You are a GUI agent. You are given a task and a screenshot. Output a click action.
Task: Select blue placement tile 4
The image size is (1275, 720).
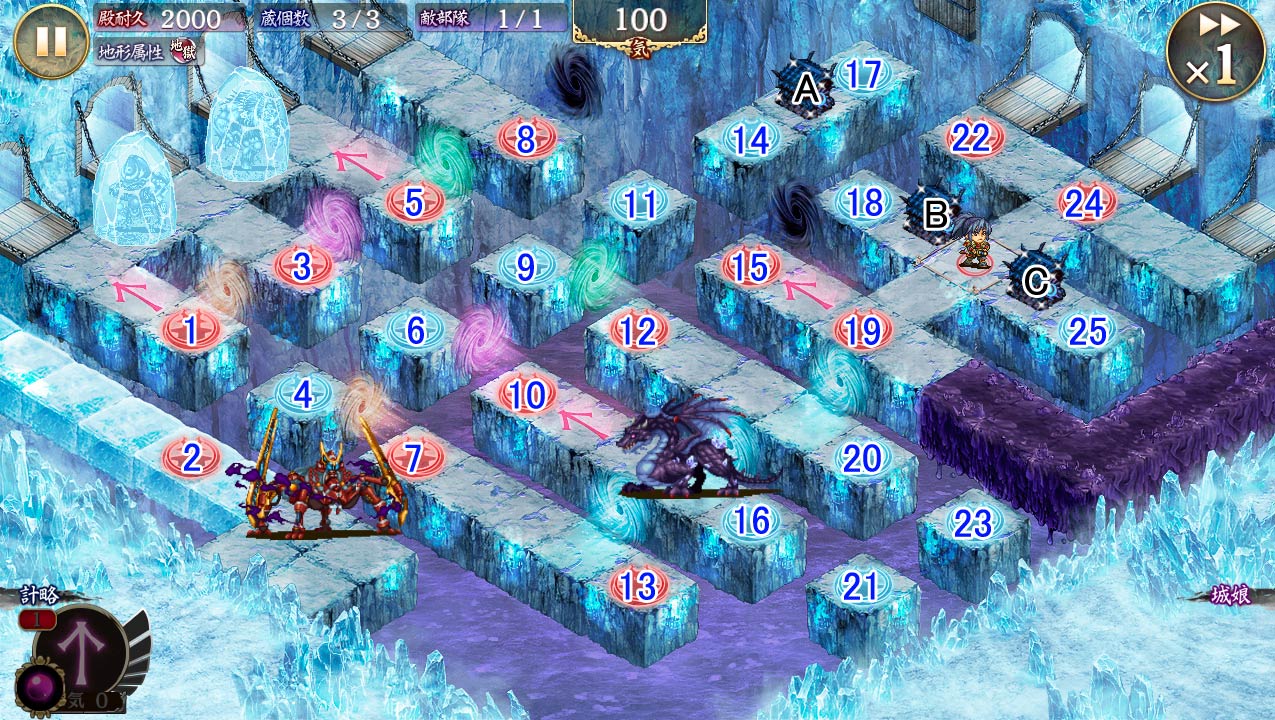click(303, 394)
